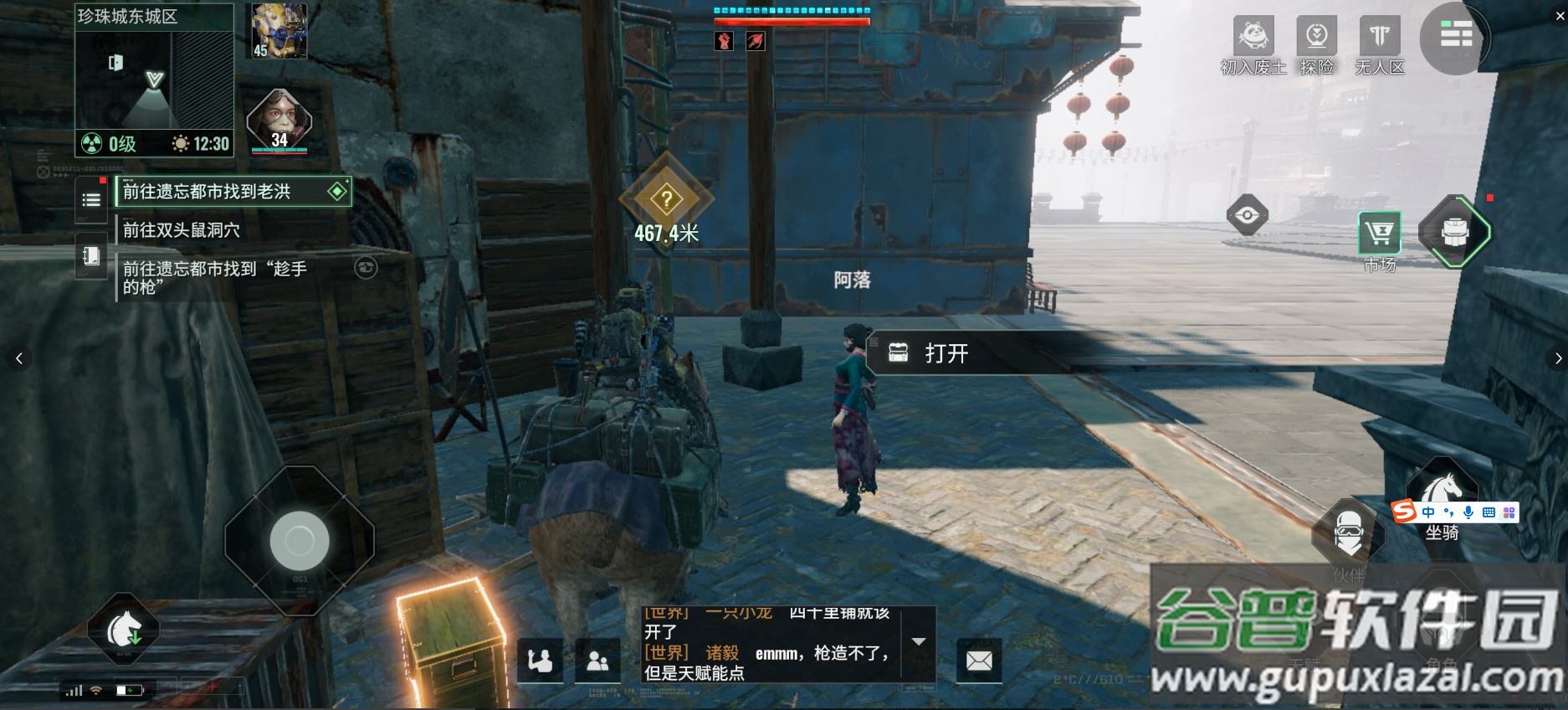Select quest 前往双头鼠洞穴

[x=182, y=230]
